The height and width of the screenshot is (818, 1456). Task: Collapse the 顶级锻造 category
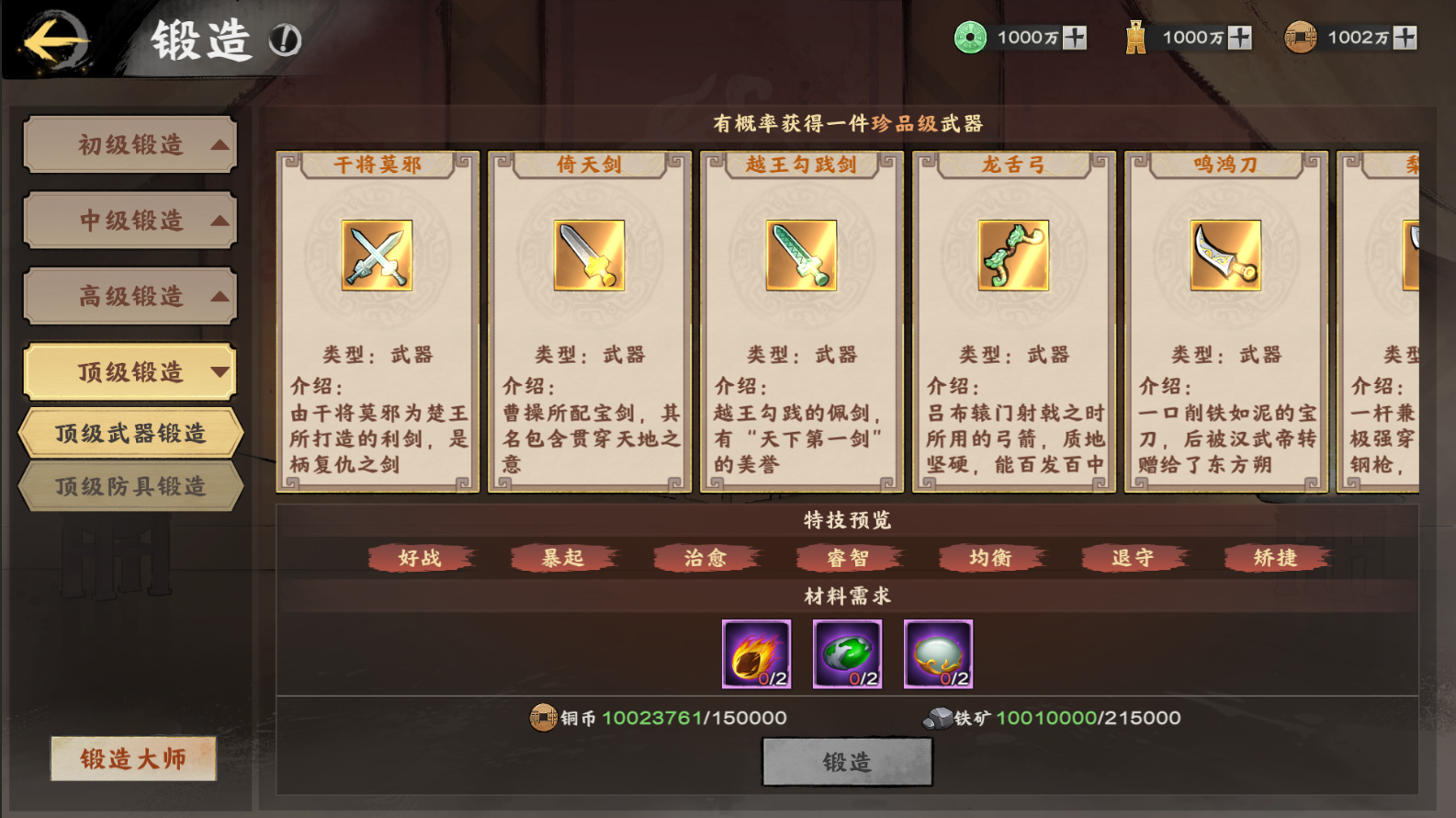(130, 372)
